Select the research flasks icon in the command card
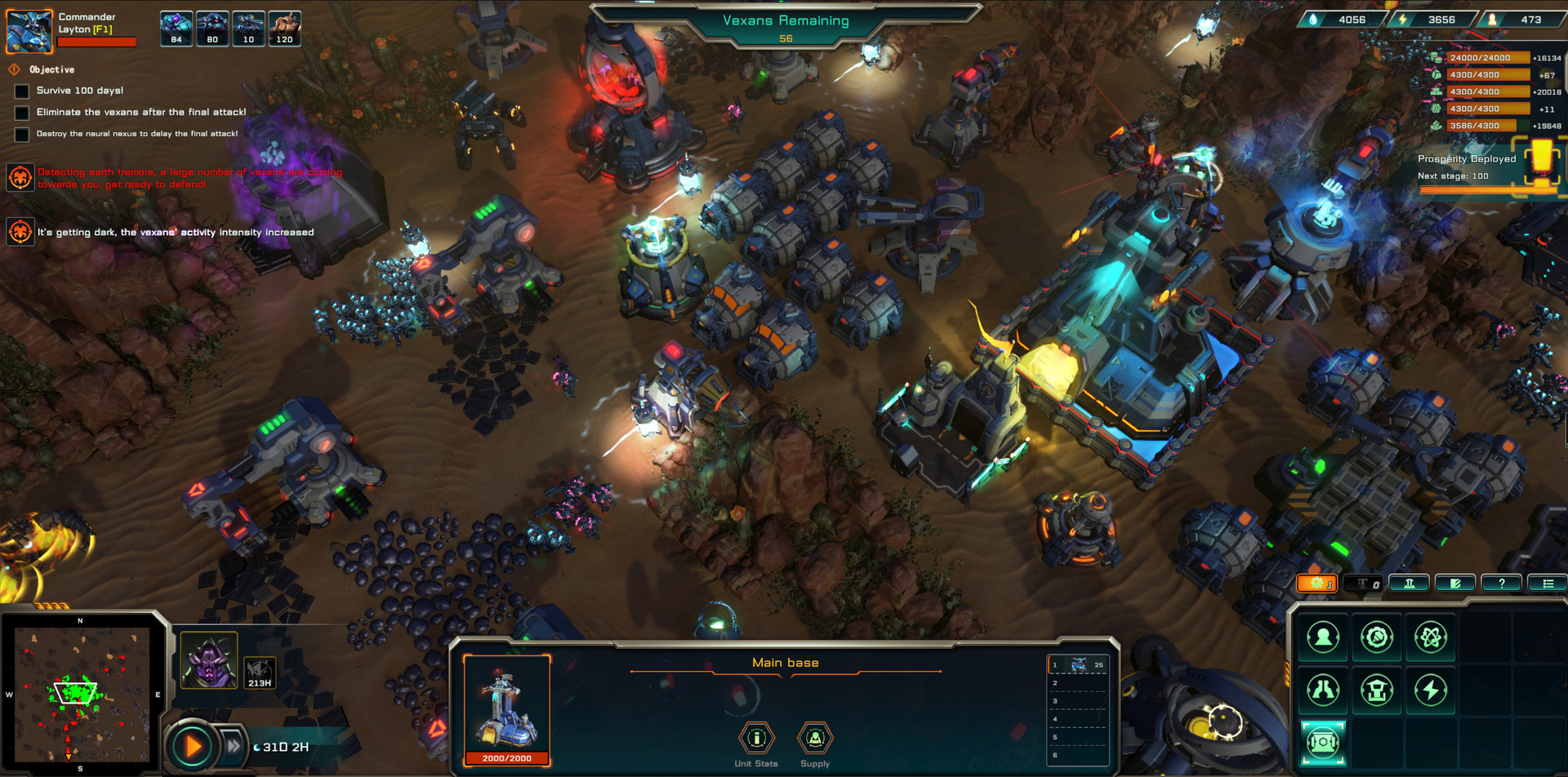 coord(1323,690)
